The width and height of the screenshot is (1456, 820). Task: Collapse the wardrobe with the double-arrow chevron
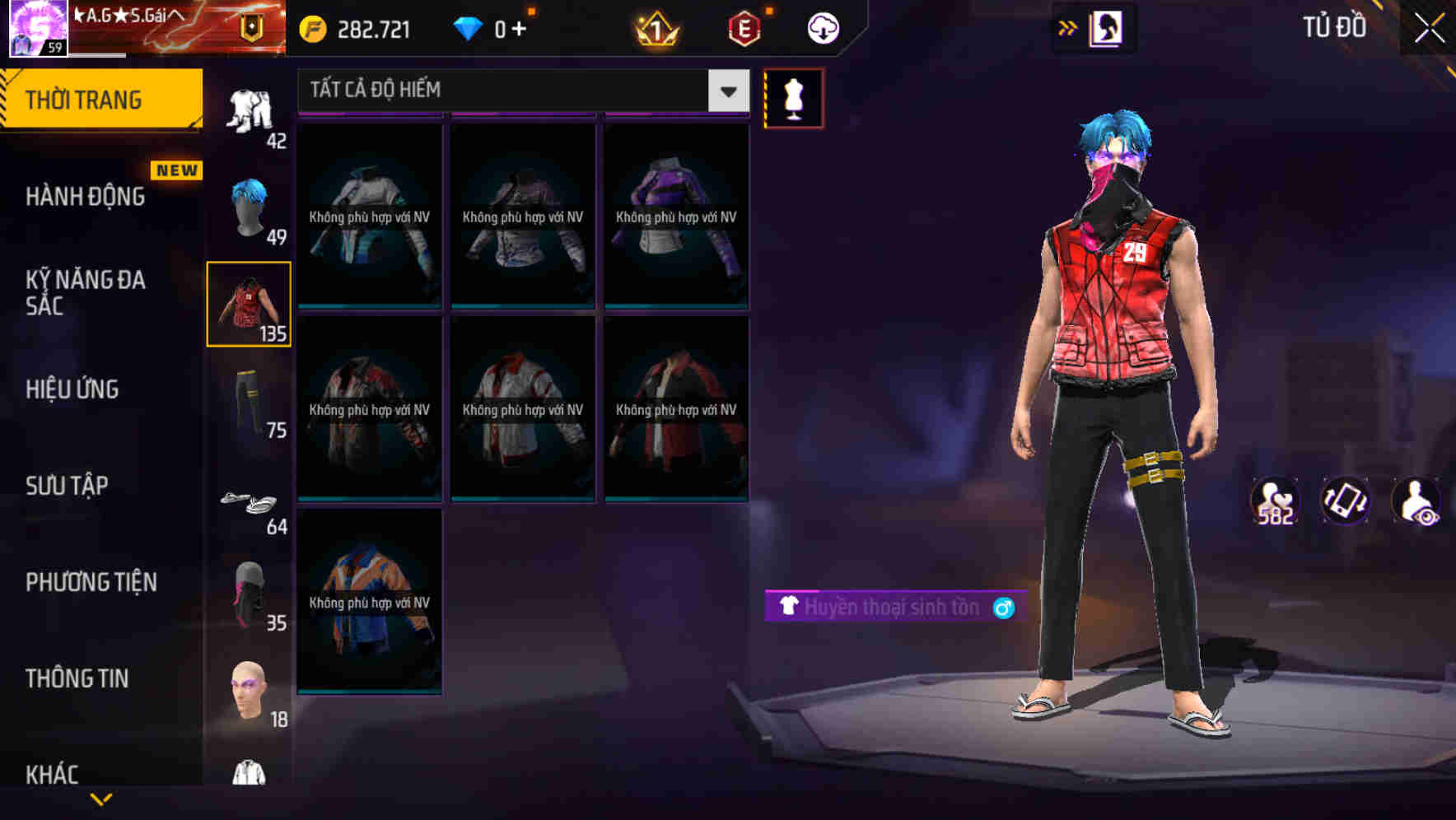tap(1068, 27)
